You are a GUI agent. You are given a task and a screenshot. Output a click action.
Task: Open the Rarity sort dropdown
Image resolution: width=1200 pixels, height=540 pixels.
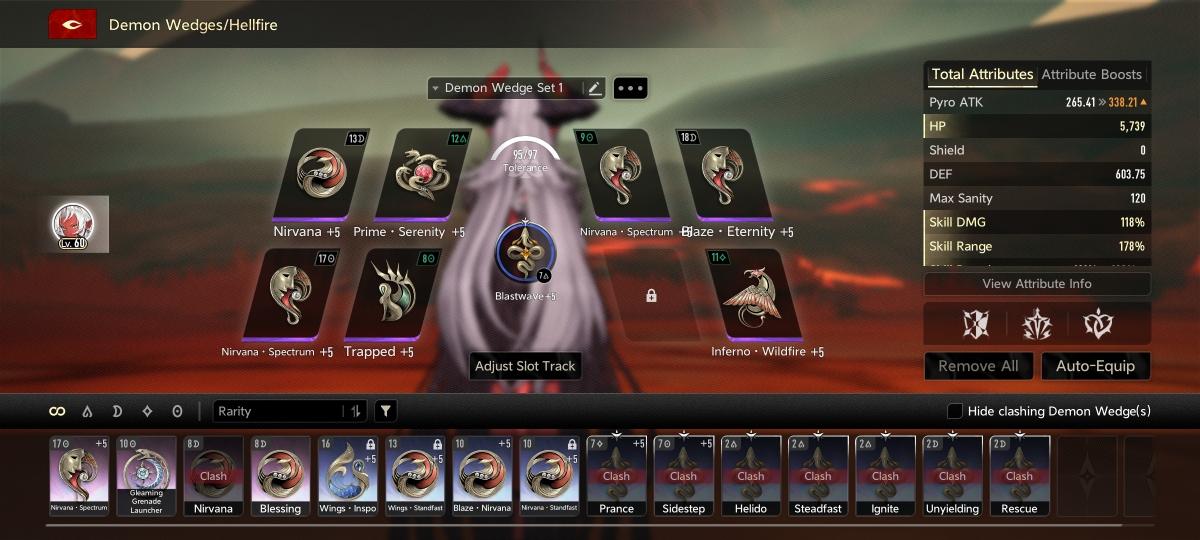[290, 411]
